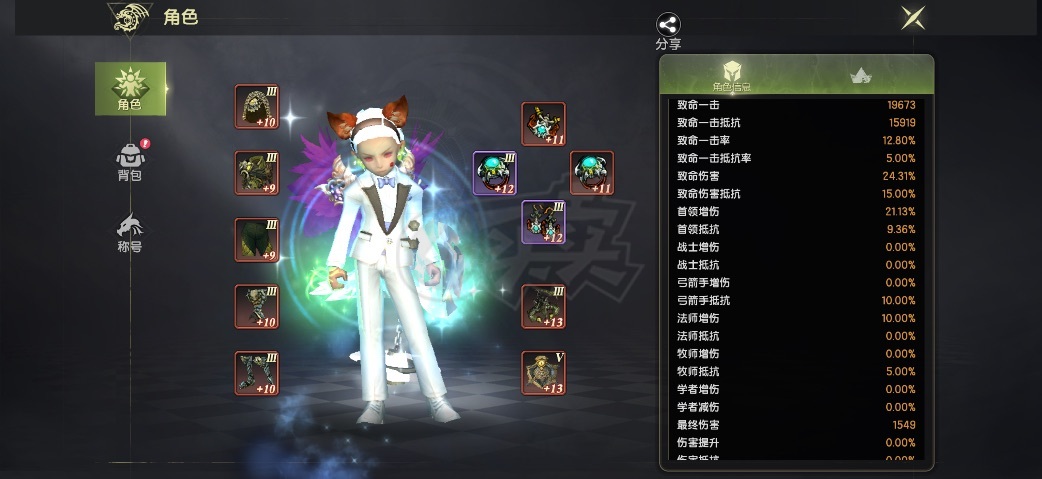
Task: Switch to the 角色 character tab
Action: (x=130, y=88)
